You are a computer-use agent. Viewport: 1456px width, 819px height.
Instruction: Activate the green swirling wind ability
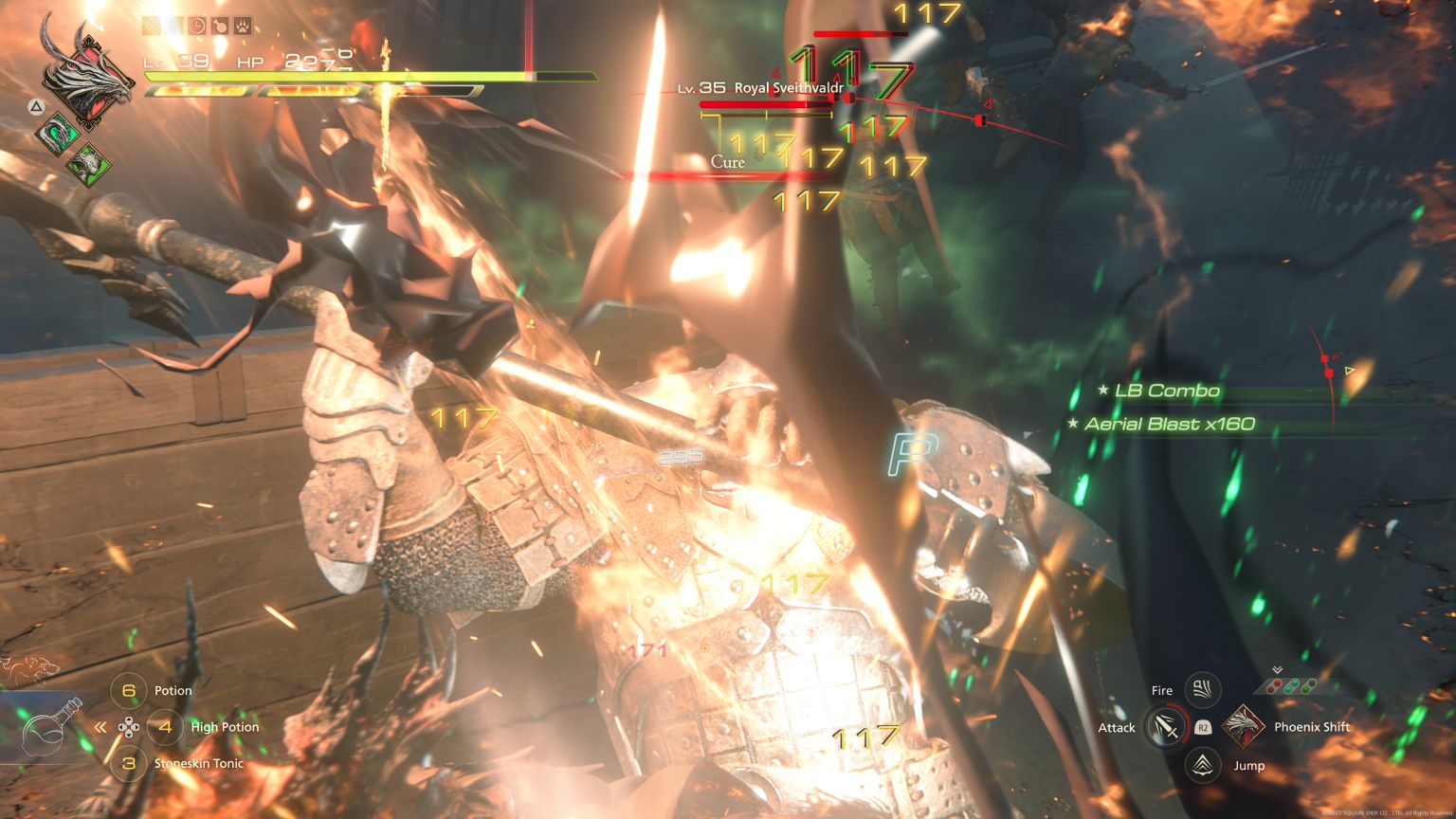pyautogui.click(x=55, y=132)
